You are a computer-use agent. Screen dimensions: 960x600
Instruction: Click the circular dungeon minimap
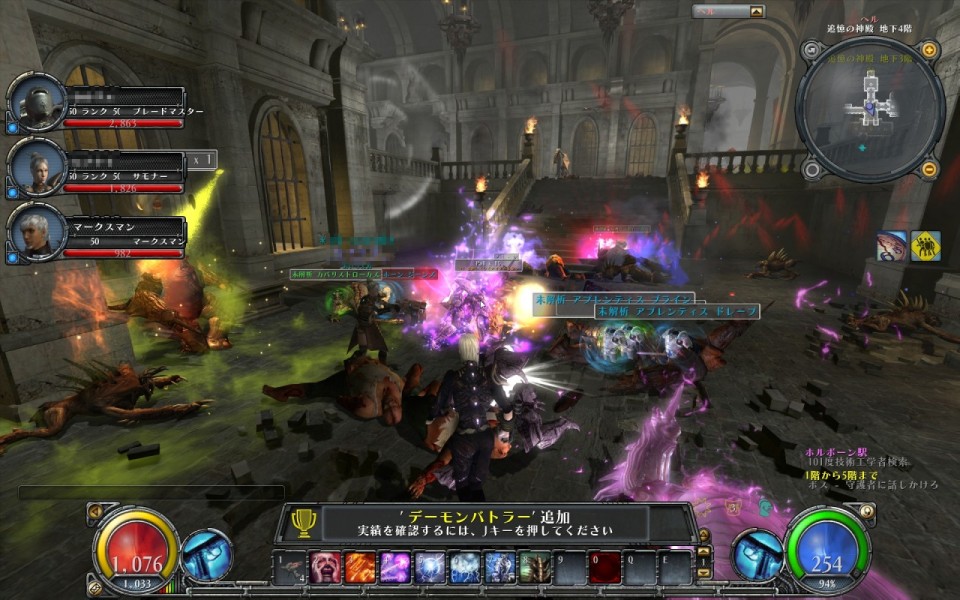869,110
